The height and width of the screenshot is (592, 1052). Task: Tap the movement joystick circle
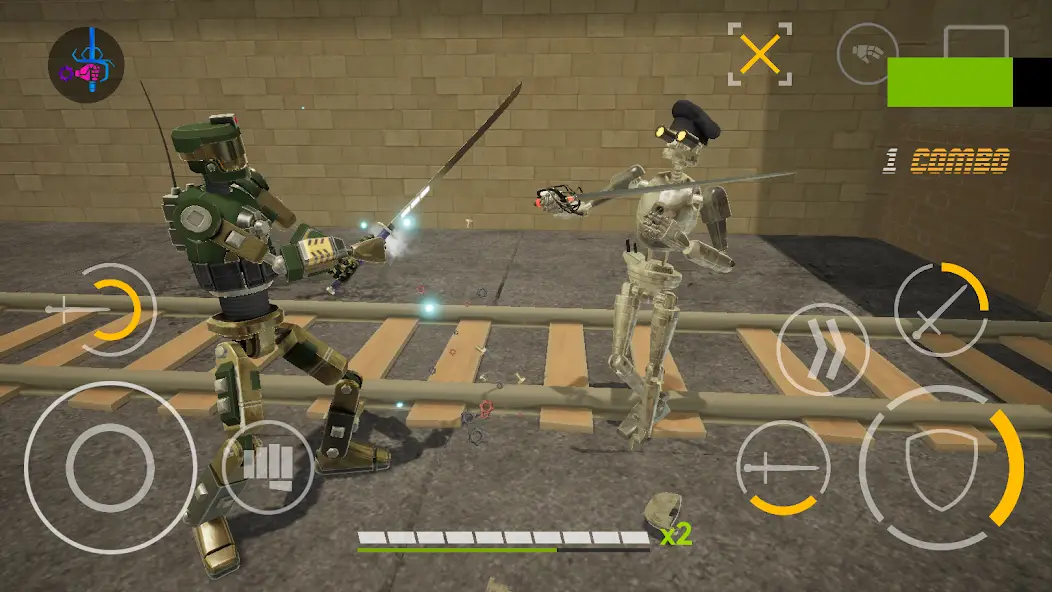(110, 467)
